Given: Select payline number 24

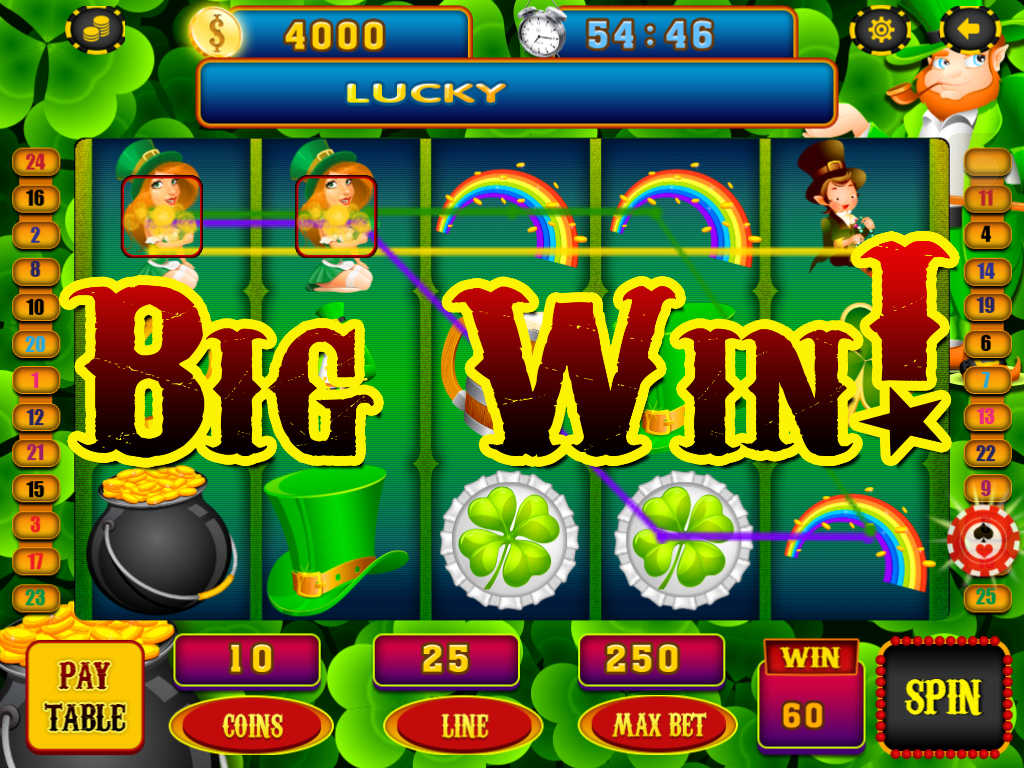Looking at the screenshot, I should [36, 162].
